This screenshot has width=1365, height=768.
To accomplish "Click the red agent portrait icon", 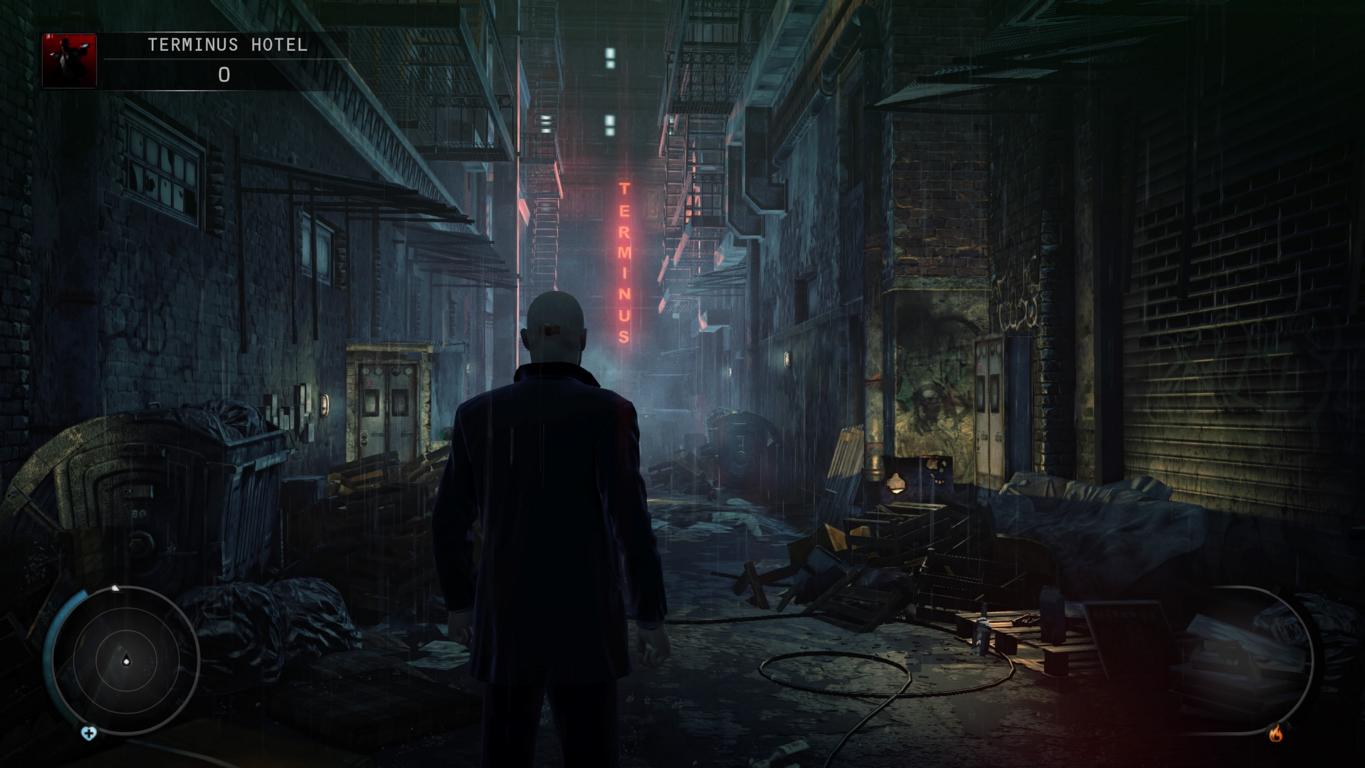I will click(69, 61).
